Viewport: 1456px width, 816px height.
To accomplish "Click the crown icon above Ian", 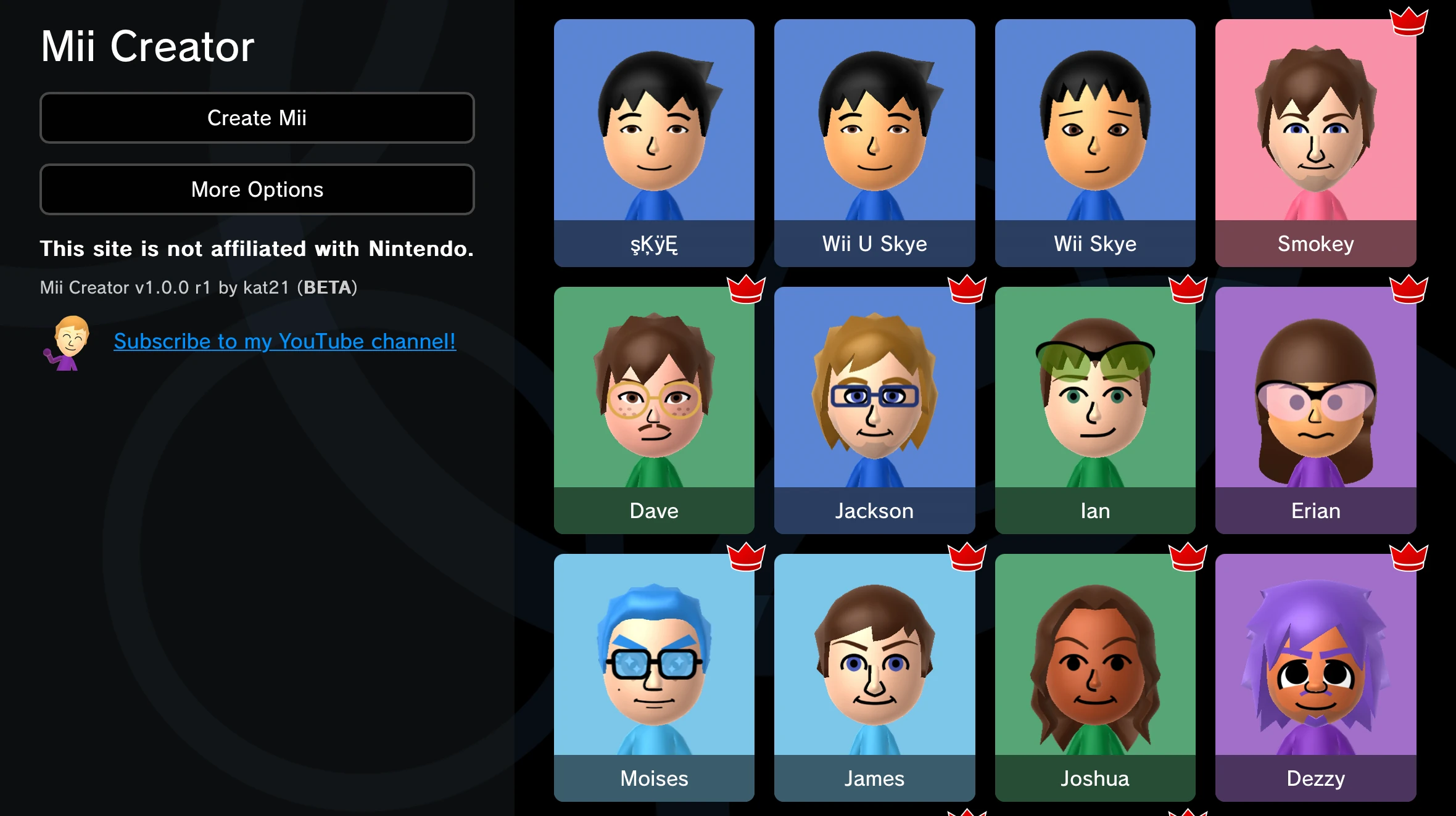I will [x=1188, y=289].
